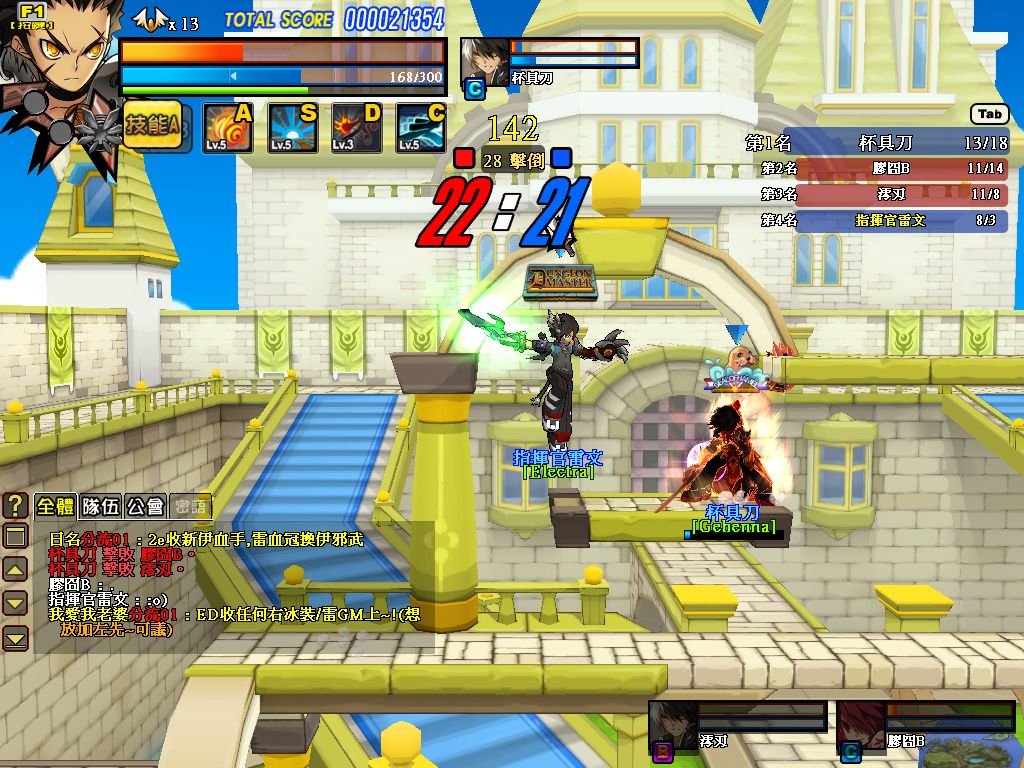
Task: Open the chat help question mark button
Action: 16,505
